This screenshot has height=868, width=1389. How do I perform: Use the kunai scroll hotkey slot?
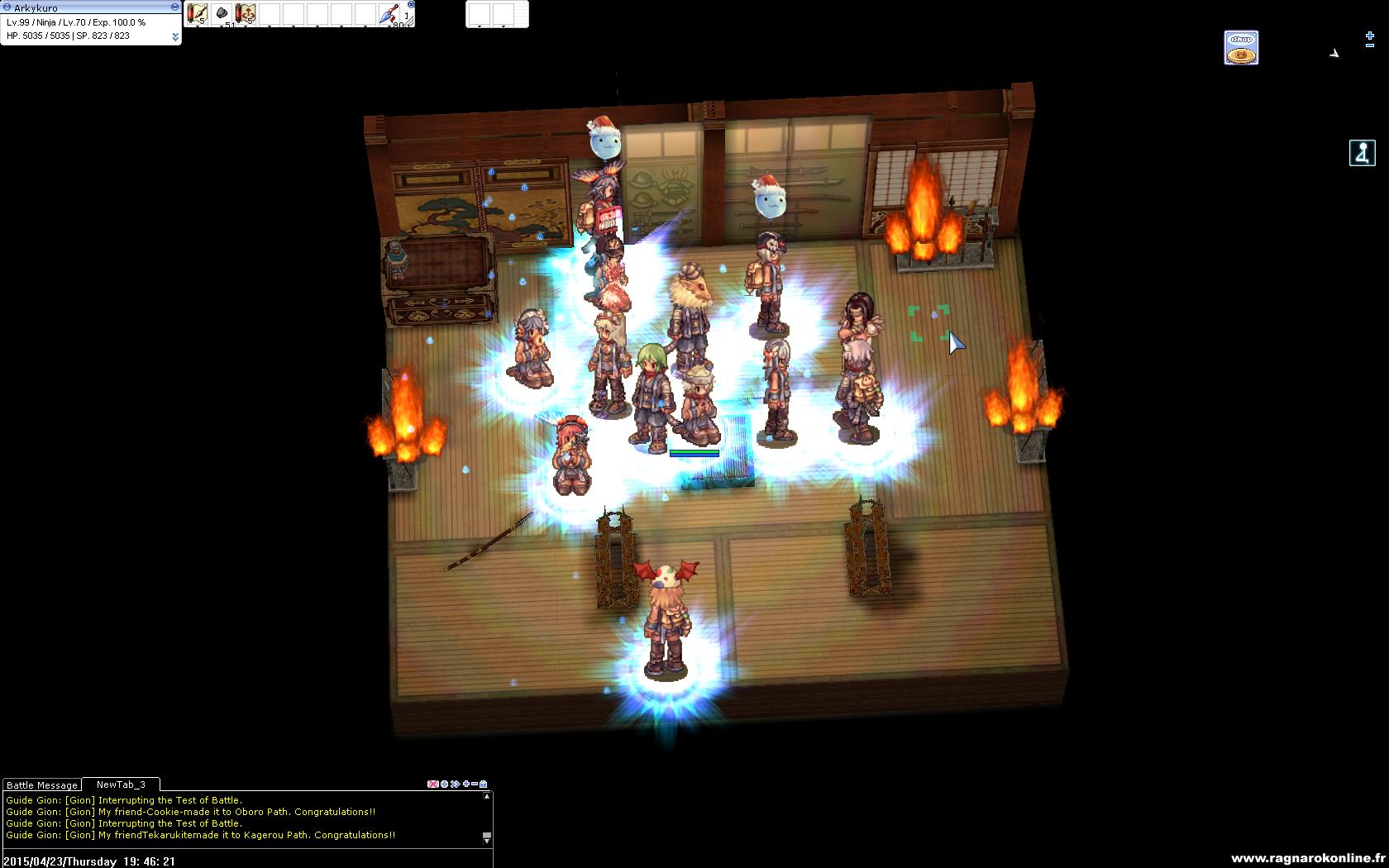tap(197, 13)
